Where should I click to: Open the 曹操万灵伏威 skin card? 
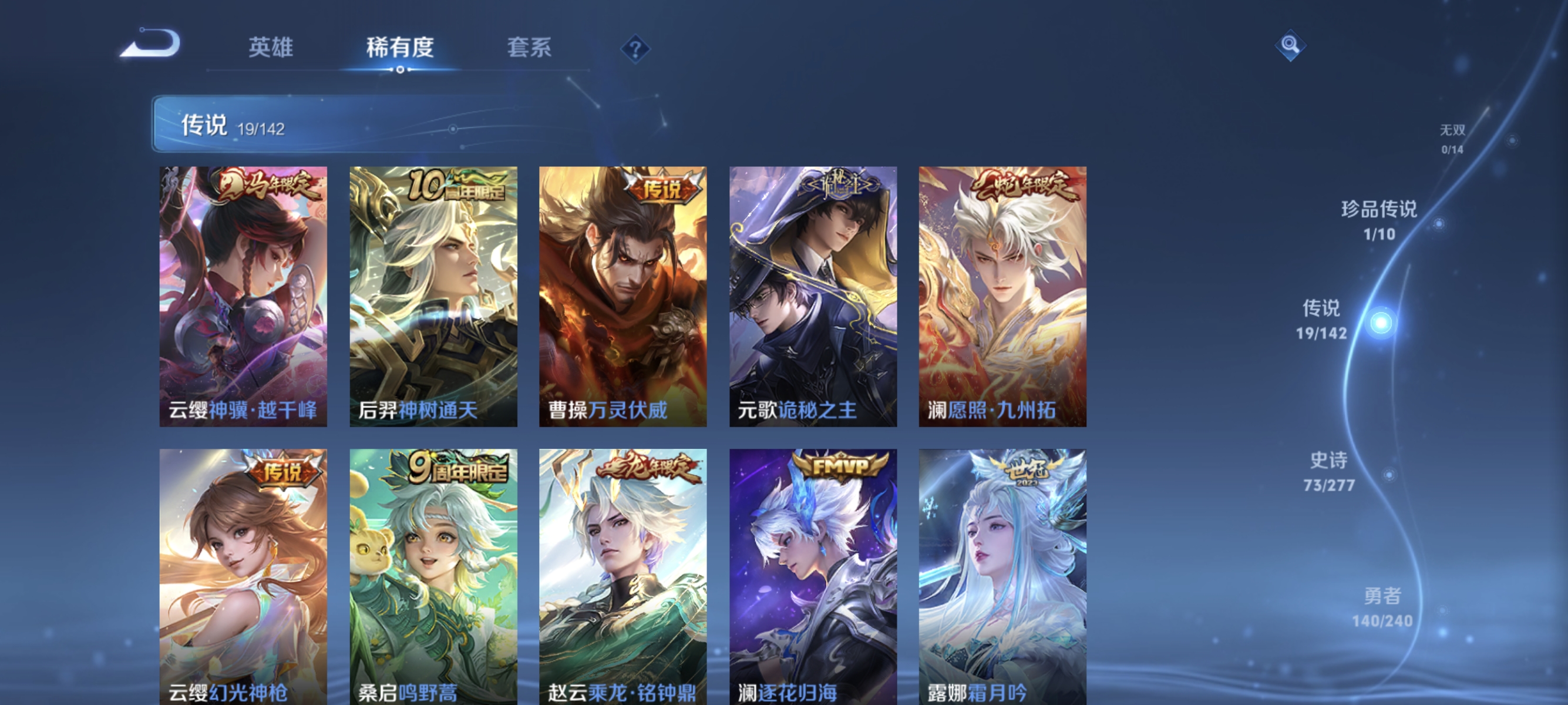(x=622, y=298)
